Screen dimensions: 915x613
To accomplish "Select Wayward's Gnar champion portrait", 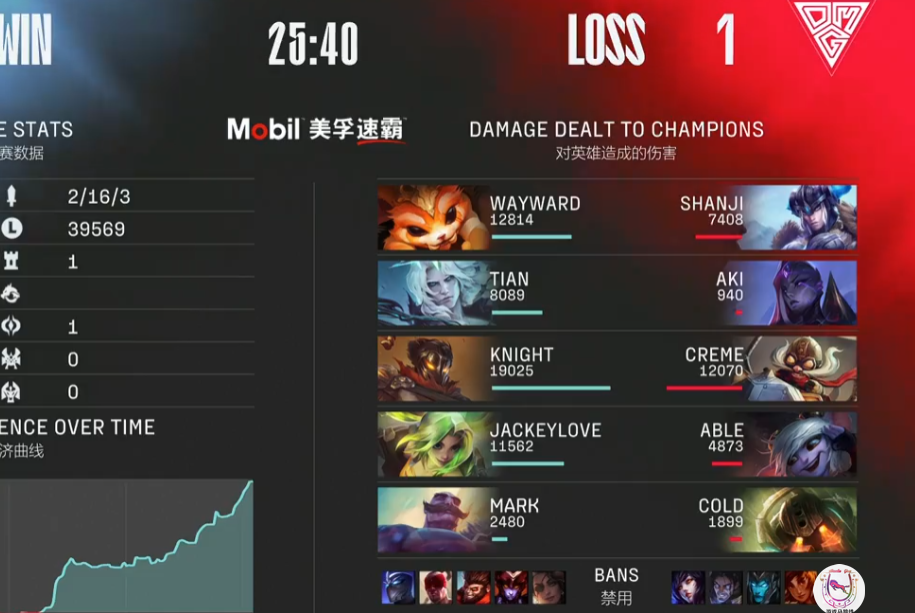I will point(432,218).
